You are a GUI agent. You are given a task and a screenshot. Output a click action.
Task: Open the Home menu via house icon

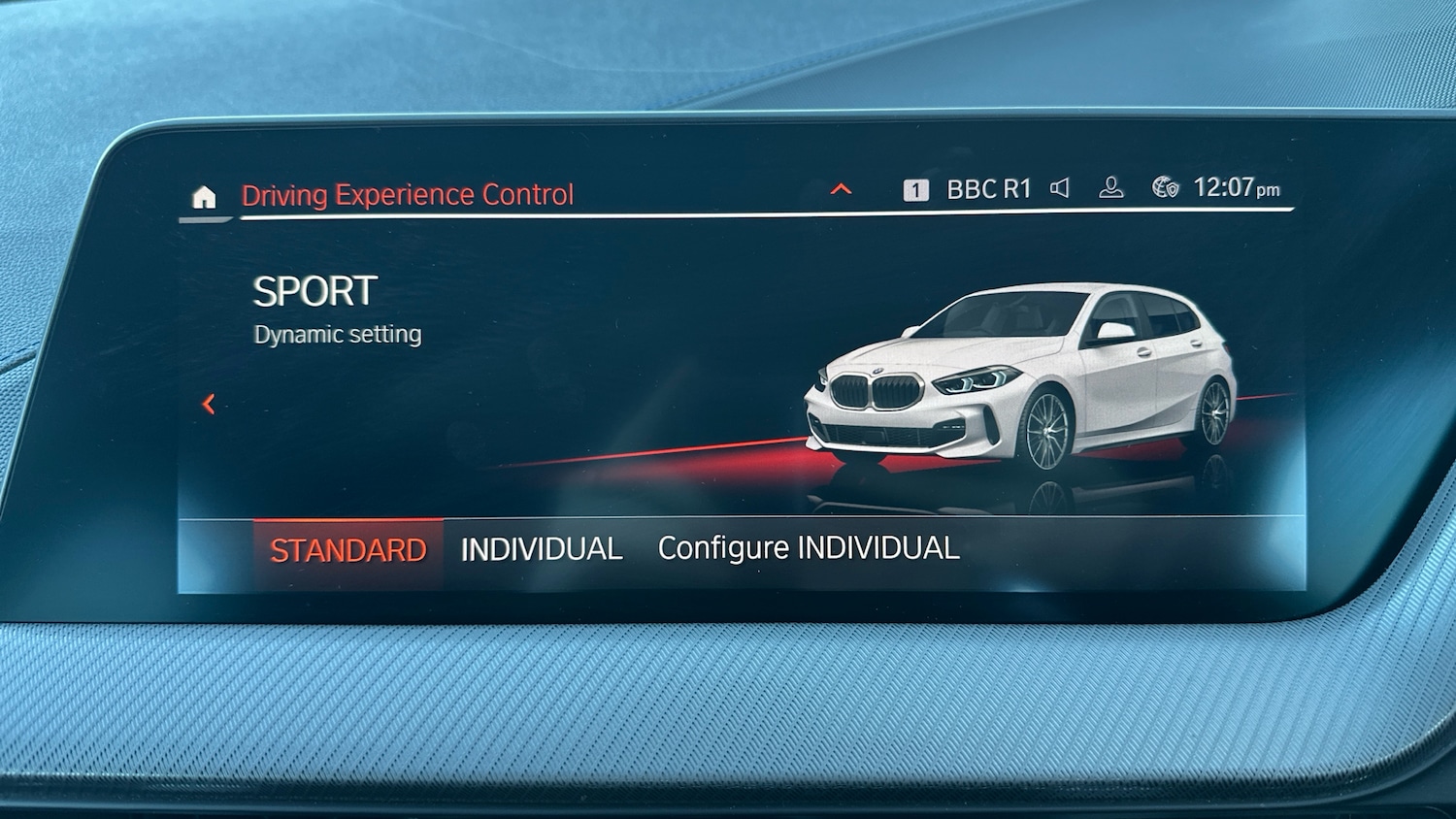point(206,197)
